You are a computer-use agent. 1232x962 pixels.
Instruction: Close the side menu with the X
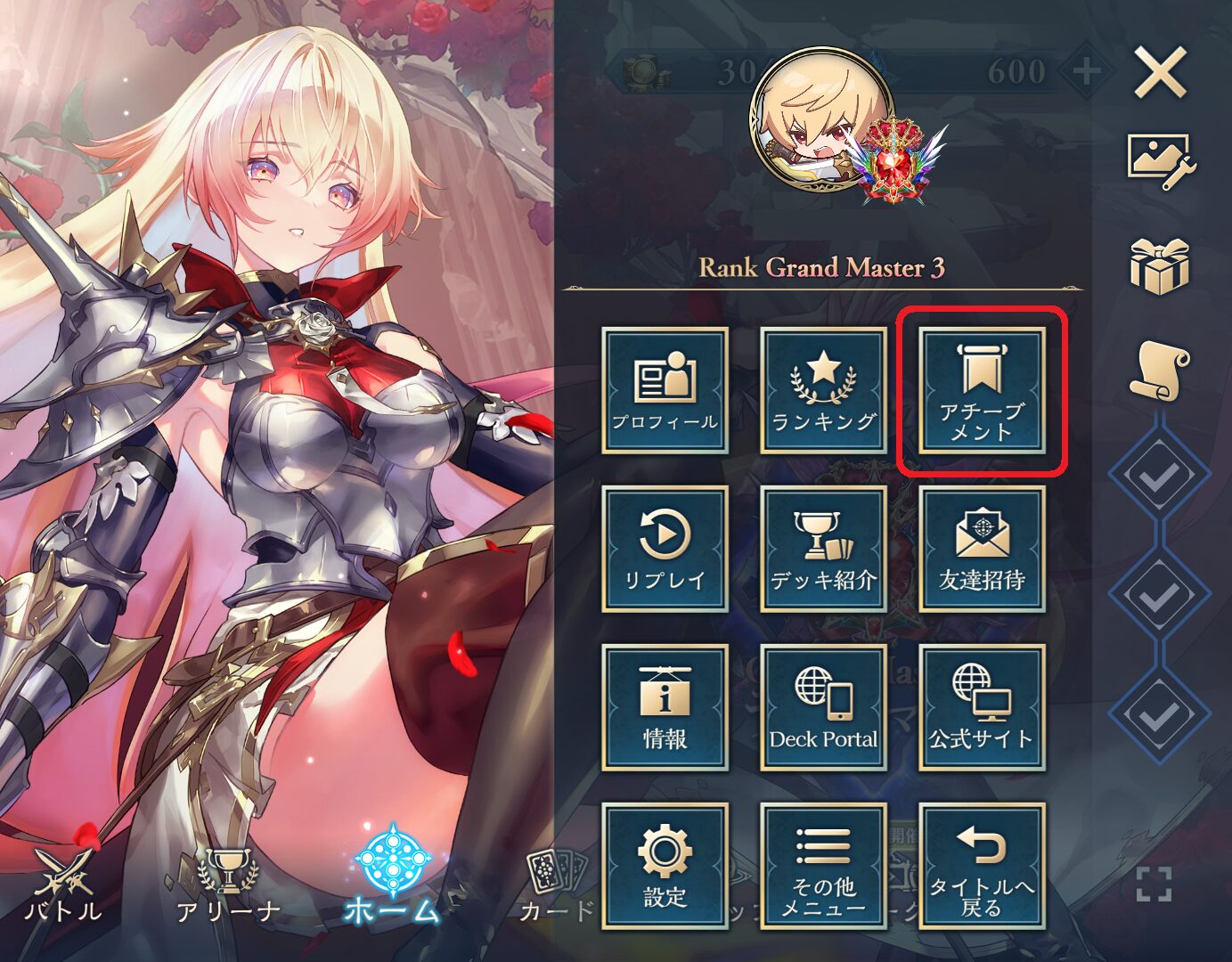point(1160,73)
